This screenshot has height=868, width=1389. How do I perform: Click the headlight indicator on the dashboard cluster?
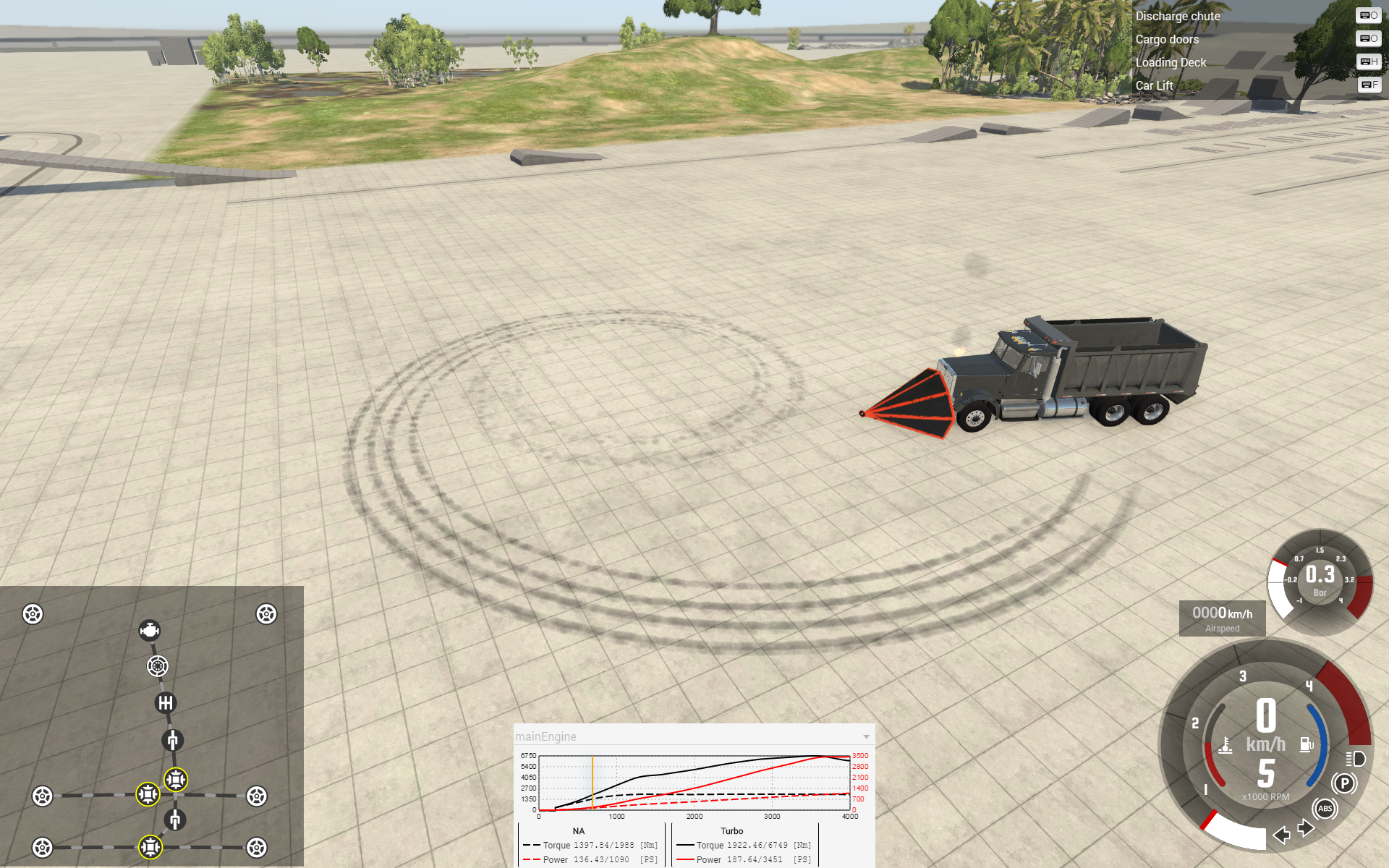pyautogui.click(x=1356, y=759)
